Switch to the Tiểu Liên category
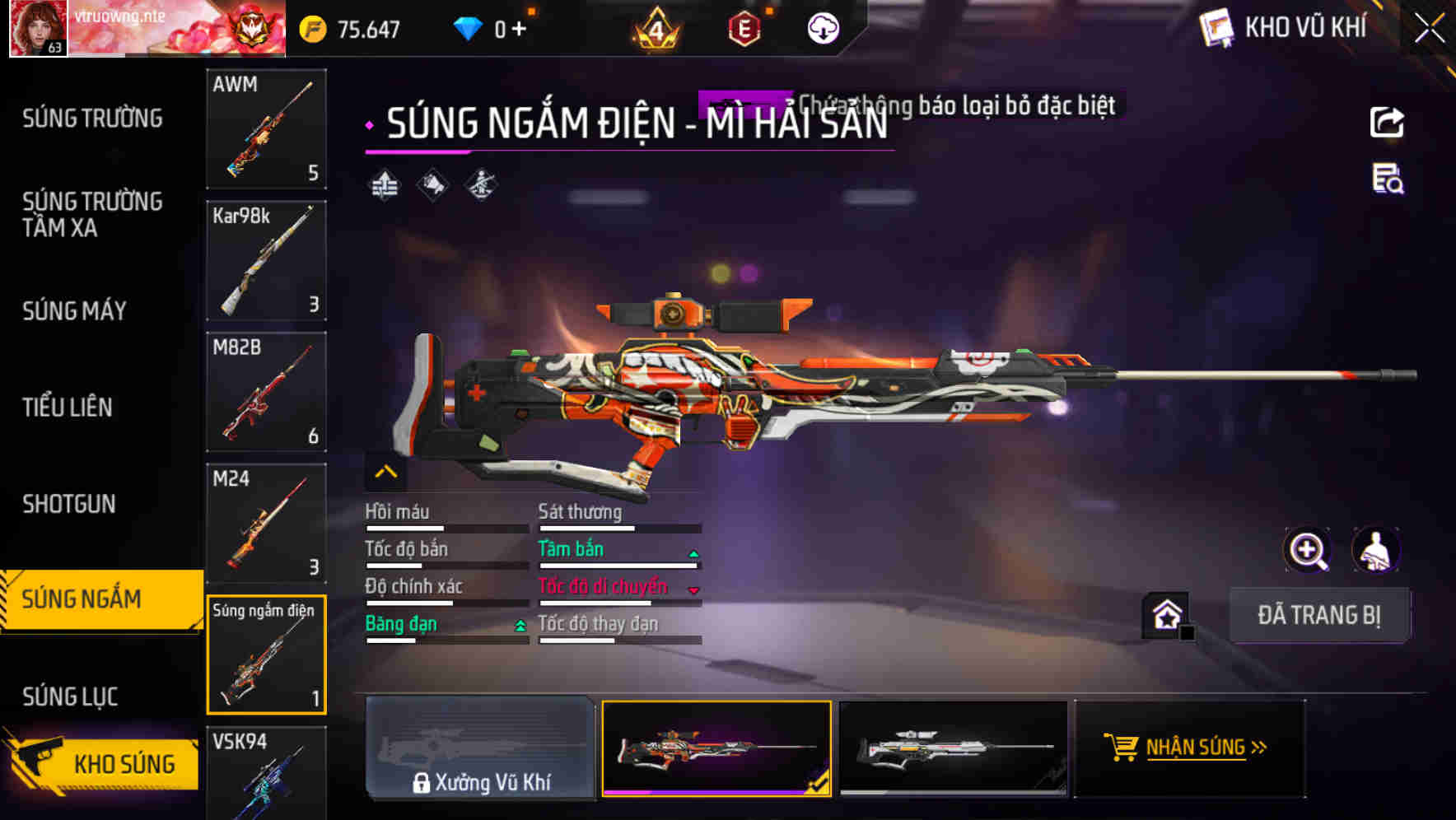 68,407
